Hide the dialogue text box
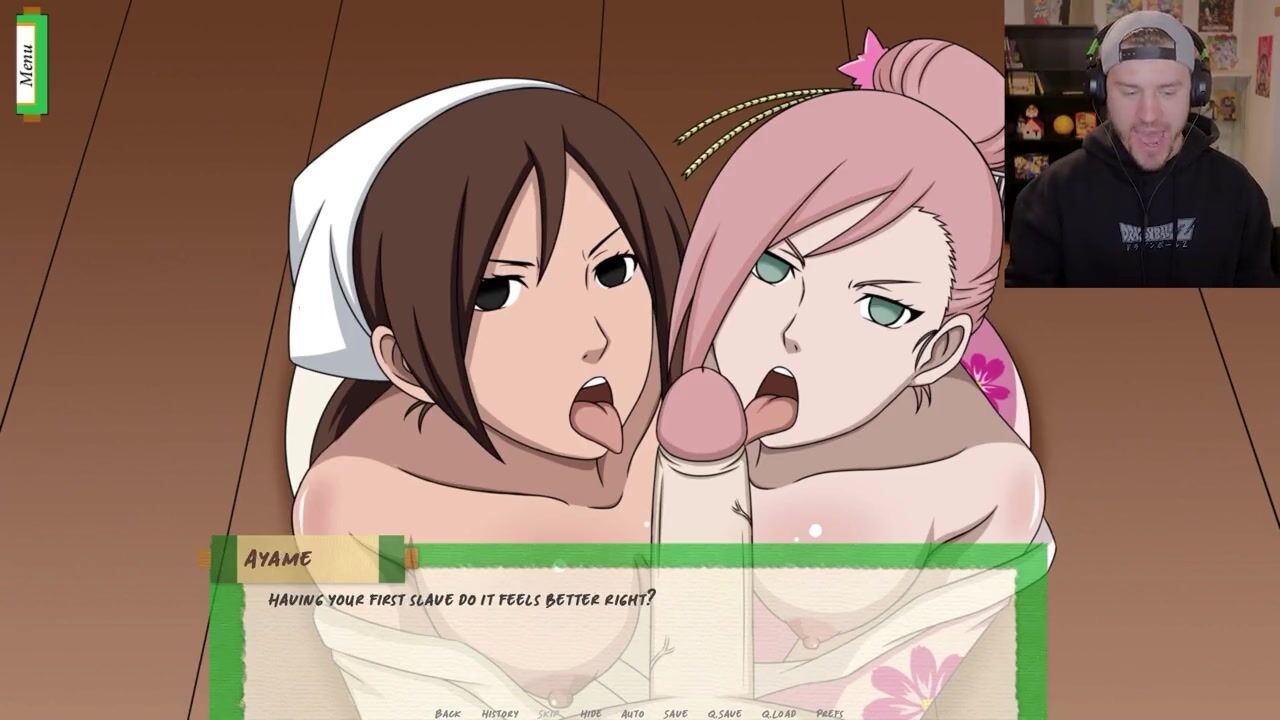 coord(591,713)
